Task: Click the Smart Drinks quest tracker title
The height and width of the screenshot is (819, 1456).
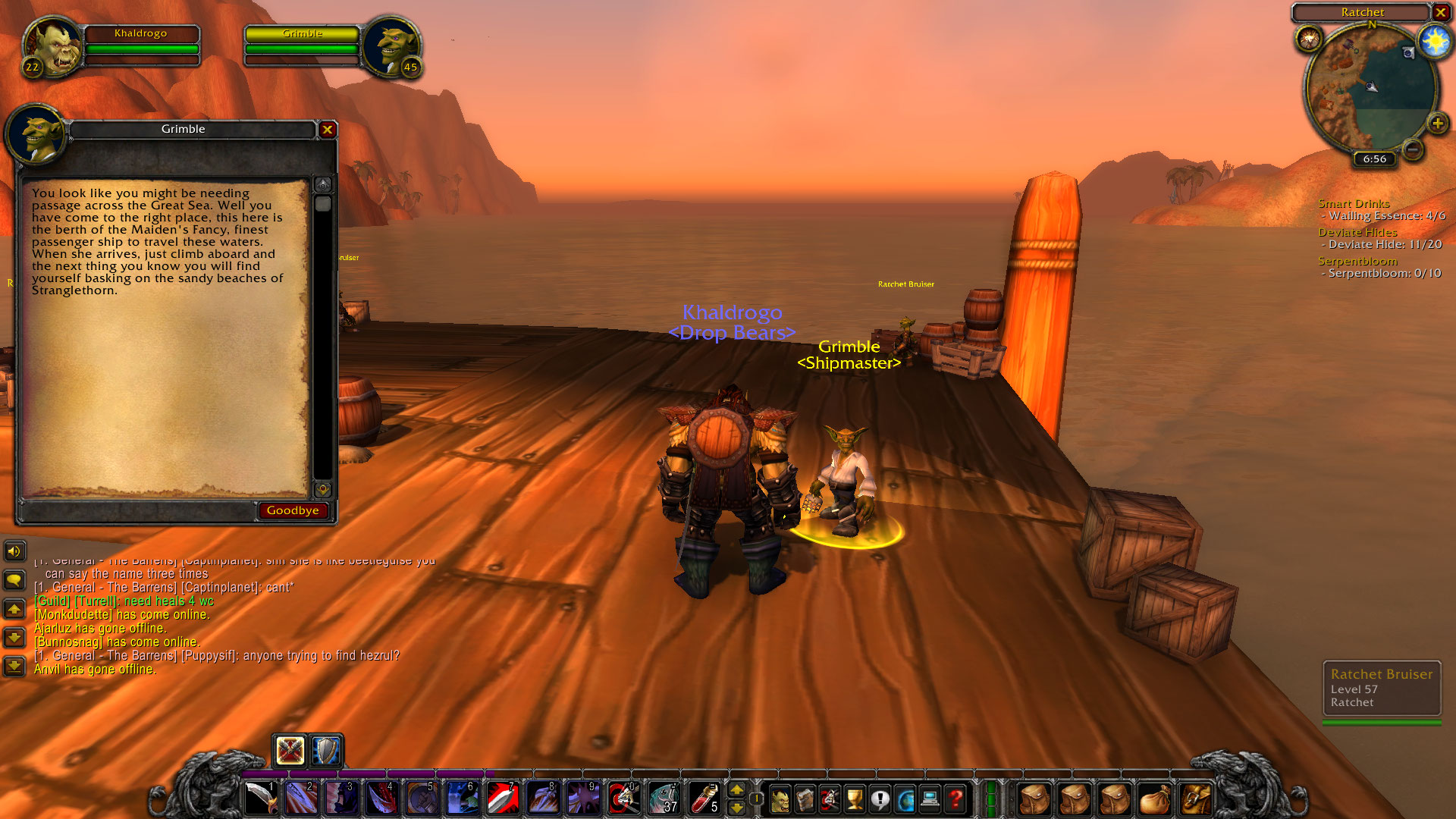Action: pos(1354,203)
